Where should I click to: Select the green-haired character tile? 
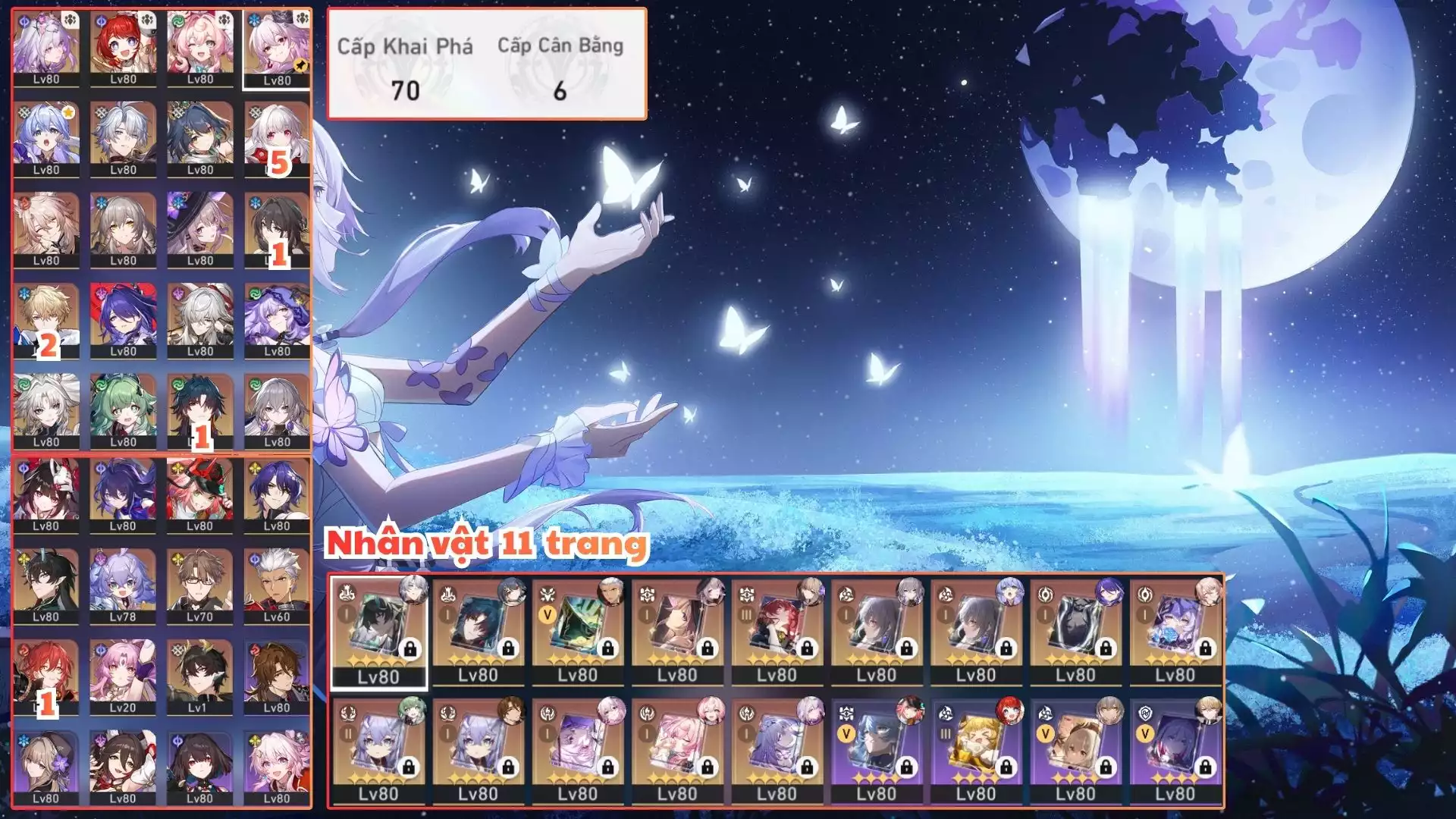tap(123, 410)
